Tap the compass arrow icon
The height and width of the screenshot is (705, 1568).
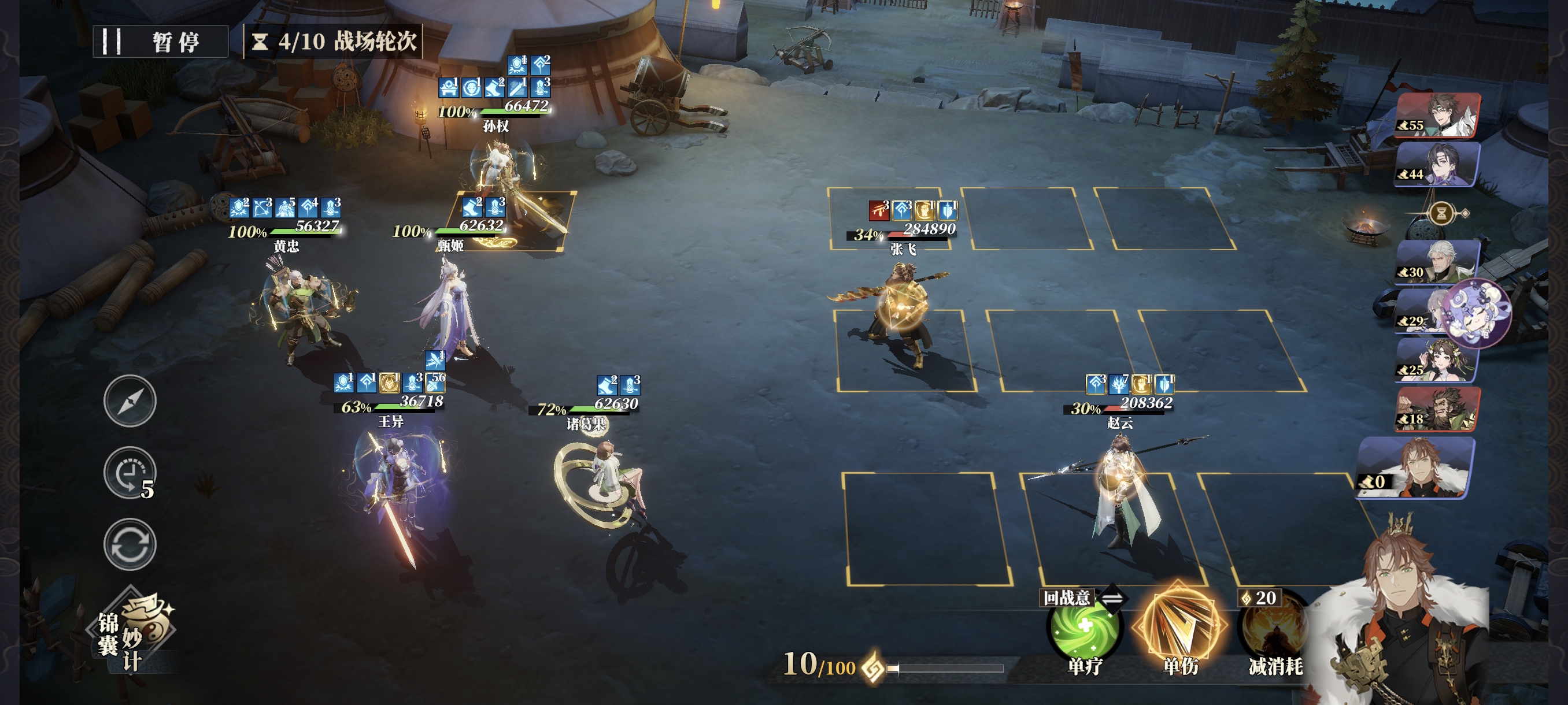pos(130,402)
